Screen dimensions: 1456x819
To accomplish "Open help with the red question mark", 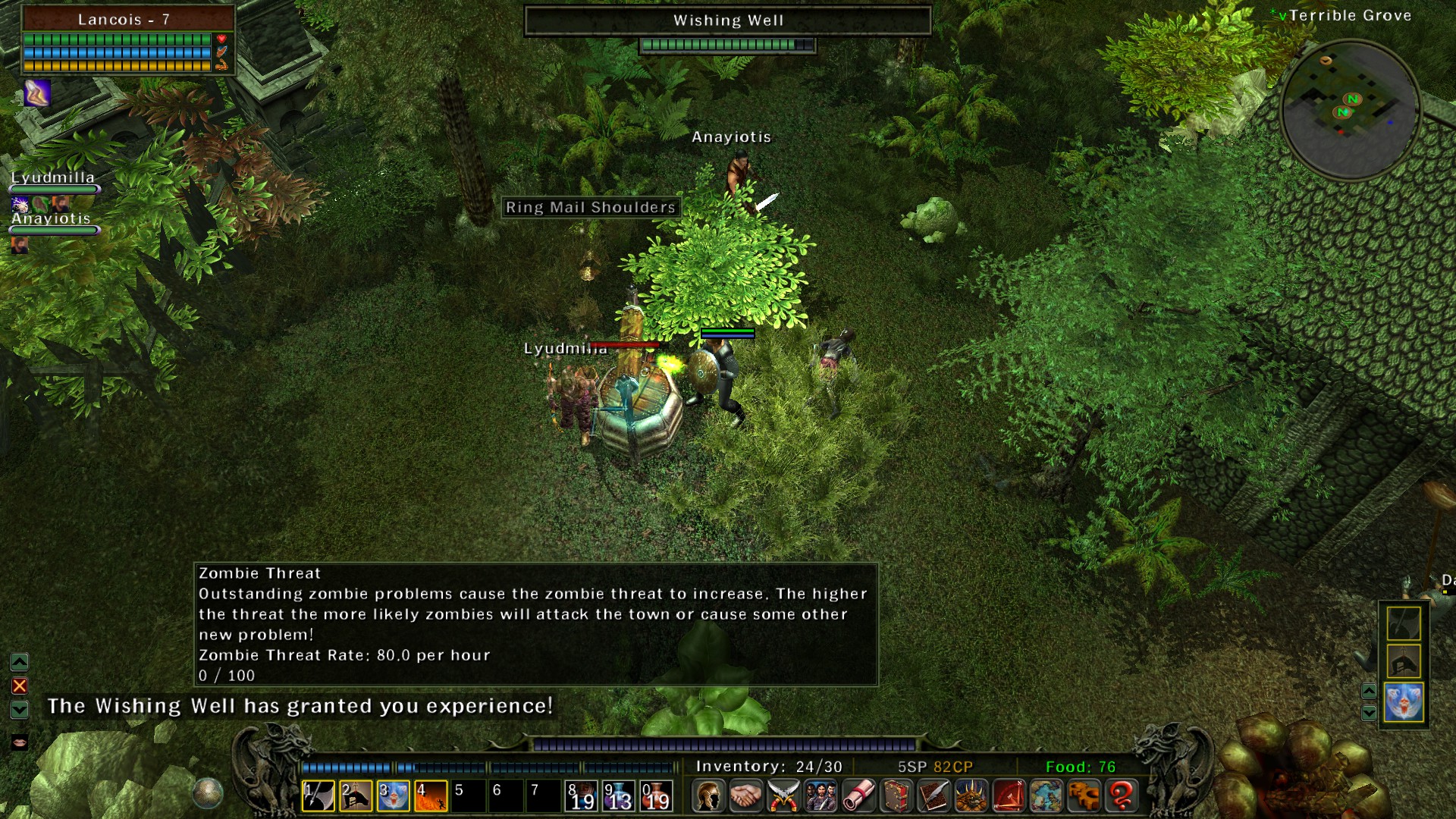I will [1121, 796].
